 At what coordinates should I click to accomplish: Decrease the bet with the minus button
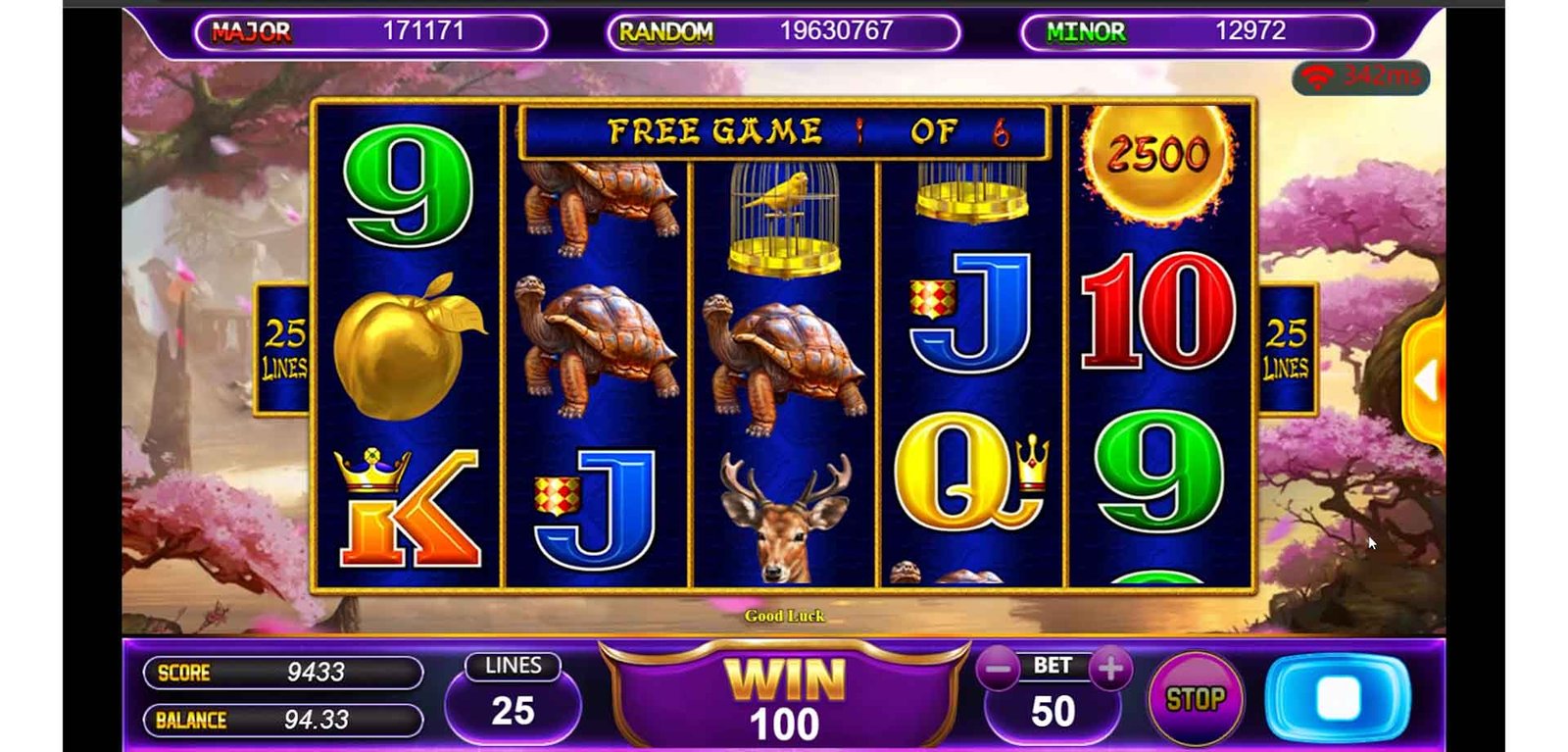point(998,670)
